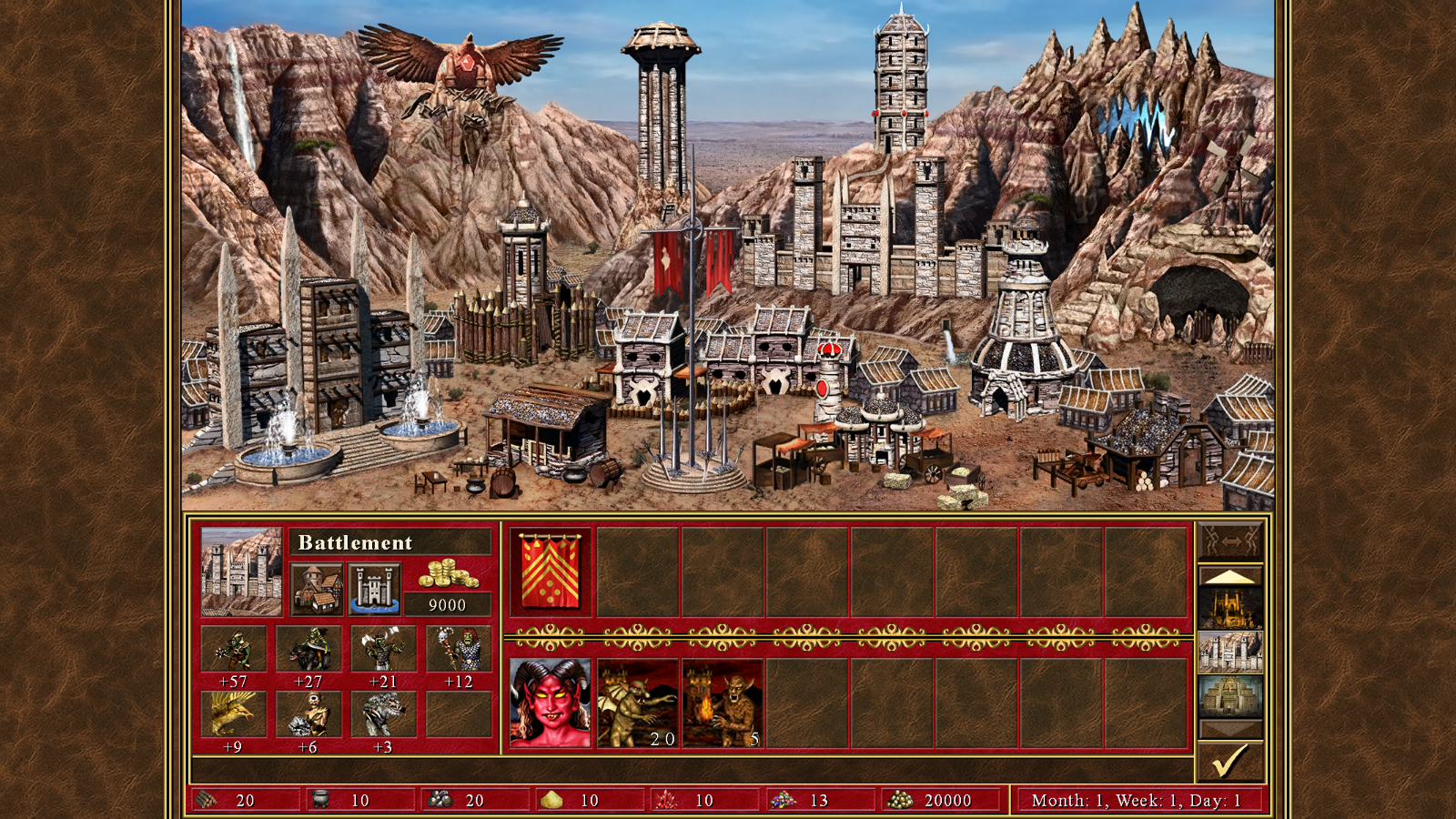
Task: Open the fort castle icon
Action: click(374, 588)
